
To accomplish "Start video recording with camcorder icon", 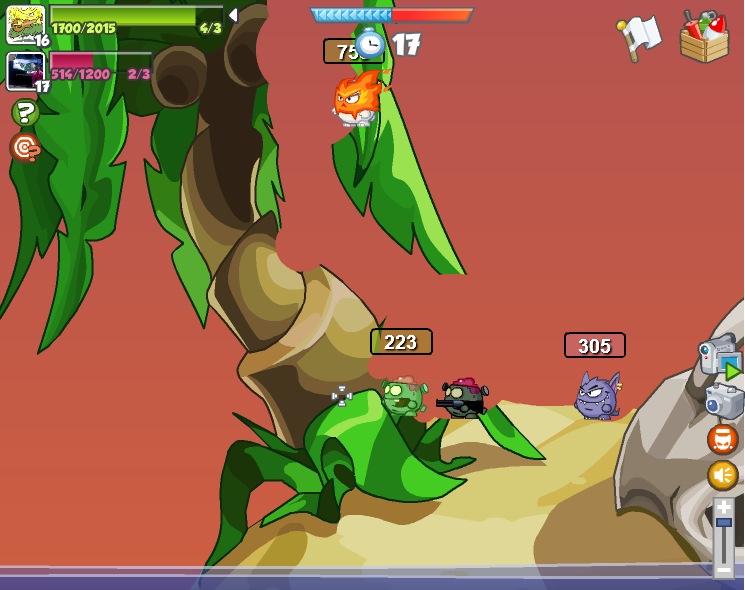I will pos(719,356).
